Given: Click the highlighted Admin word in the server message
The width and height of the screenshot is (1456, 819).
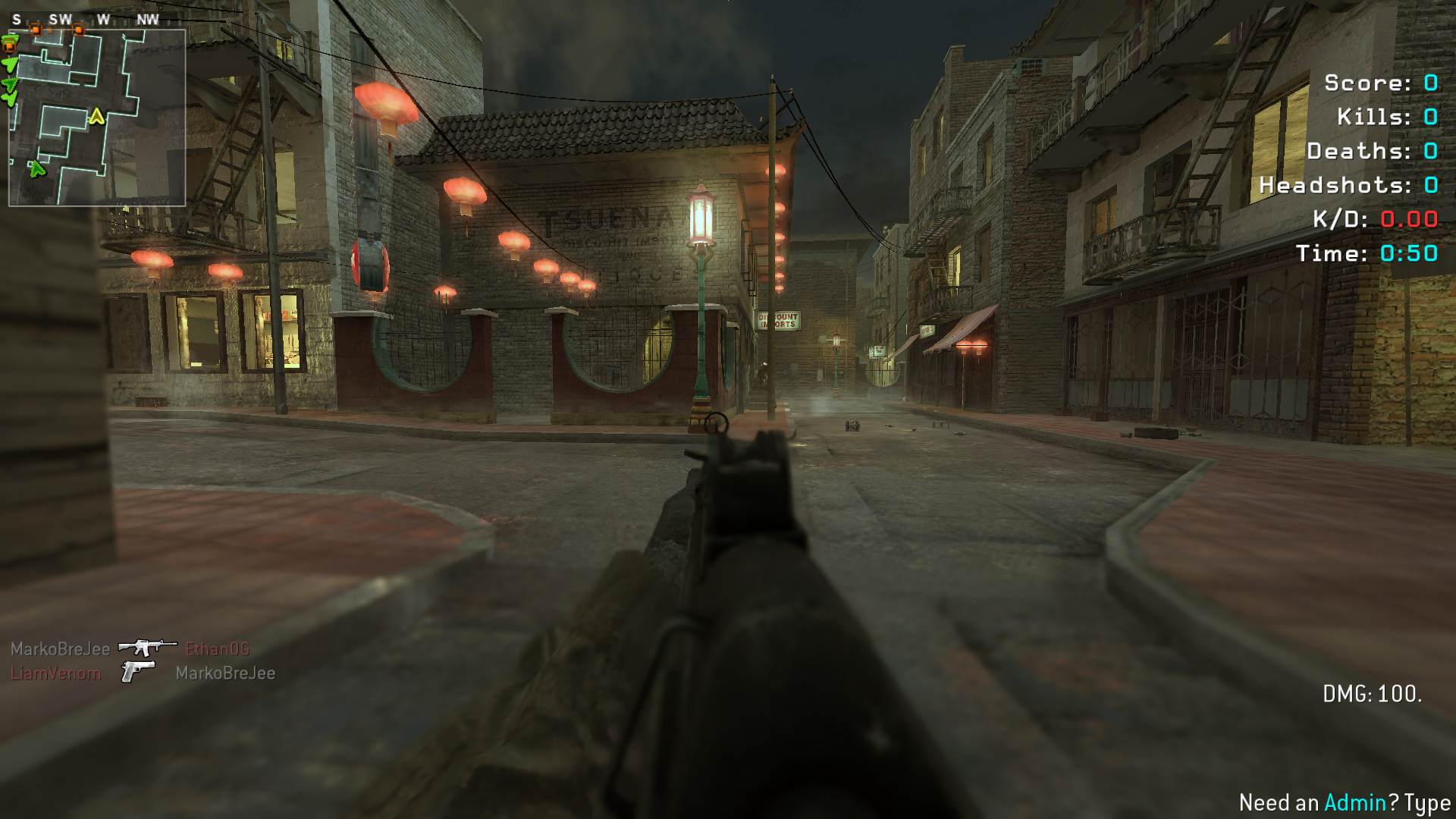Looking at the screenshot, I should (x=1354, y=802).
